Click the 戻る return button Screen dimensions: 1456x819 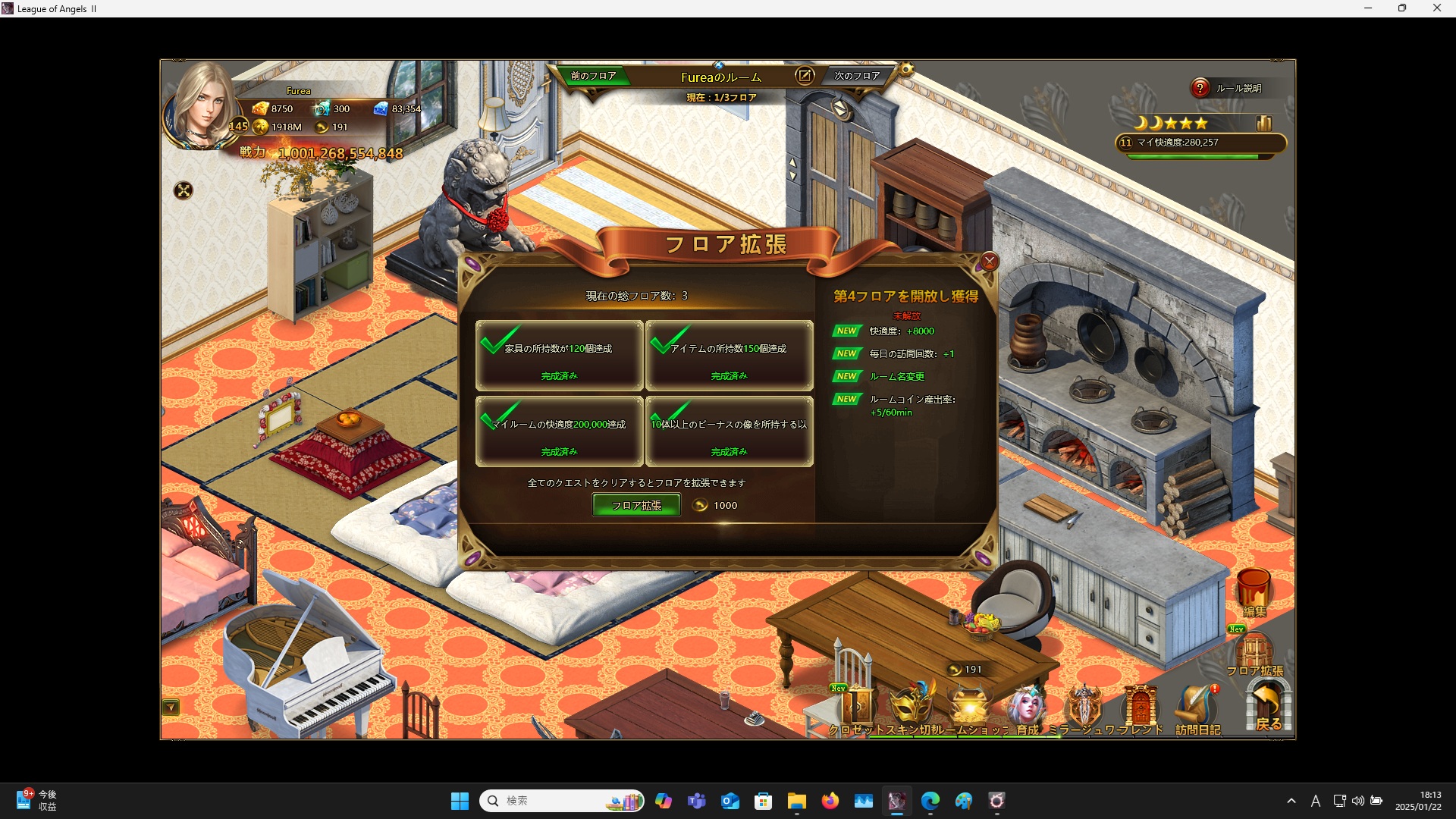(x=1268, y=707)
